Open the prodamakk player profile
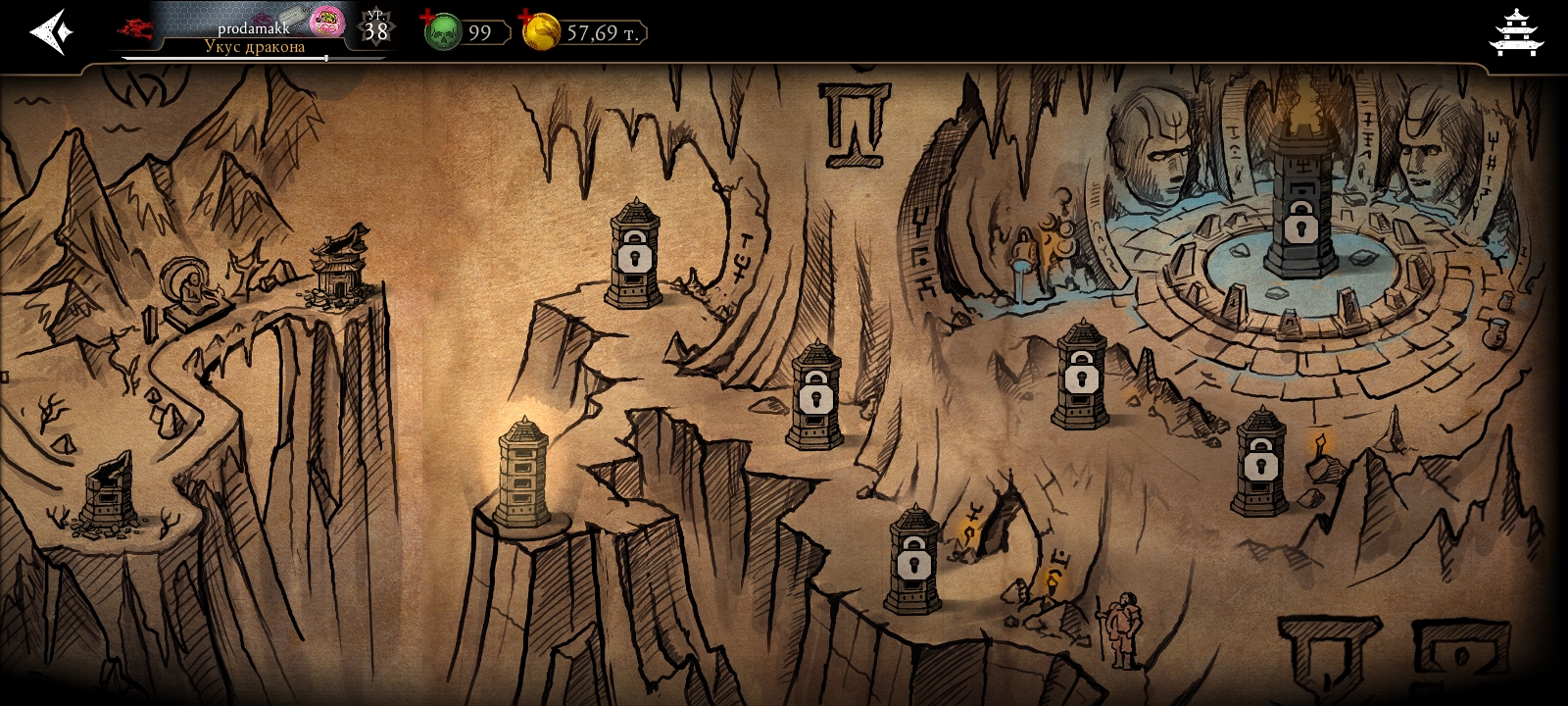Screen dimensions: 1568x706 pos(253,30)
